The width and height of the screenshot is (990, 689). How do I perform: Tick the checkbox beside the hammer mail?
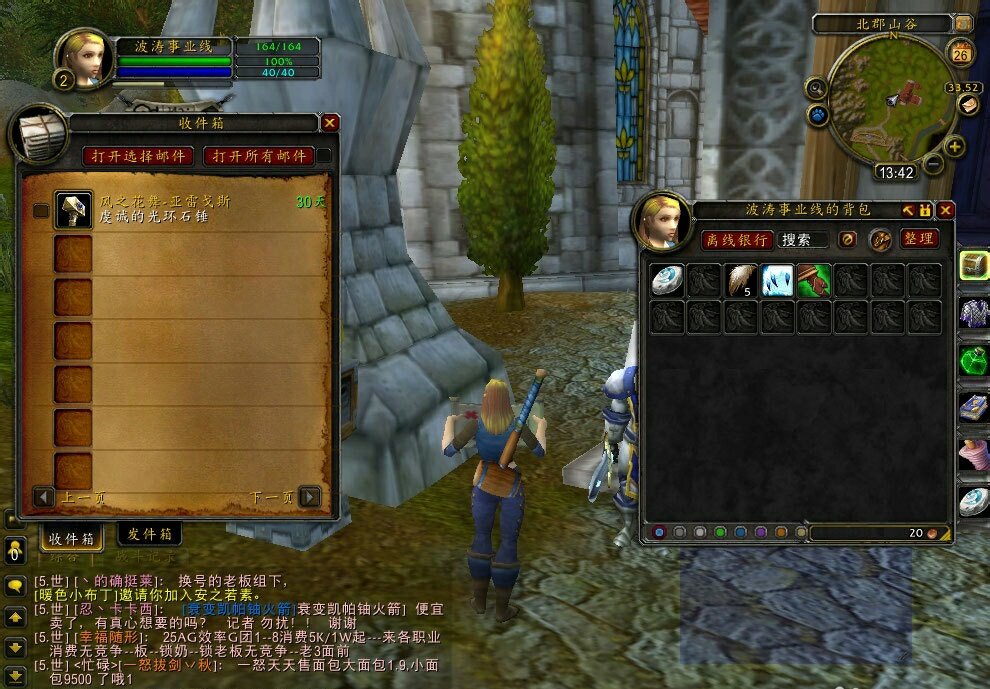point(41,211)
